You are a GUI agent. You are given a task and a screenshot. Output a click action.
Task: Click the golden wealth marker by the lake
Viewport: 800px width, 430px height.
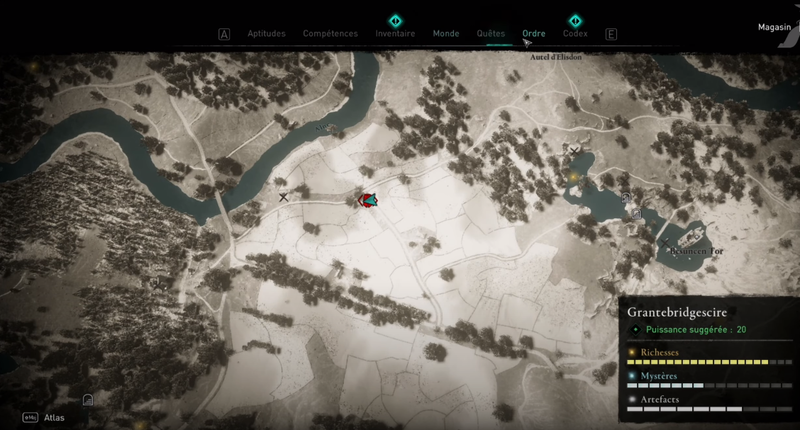pos(573,177)
